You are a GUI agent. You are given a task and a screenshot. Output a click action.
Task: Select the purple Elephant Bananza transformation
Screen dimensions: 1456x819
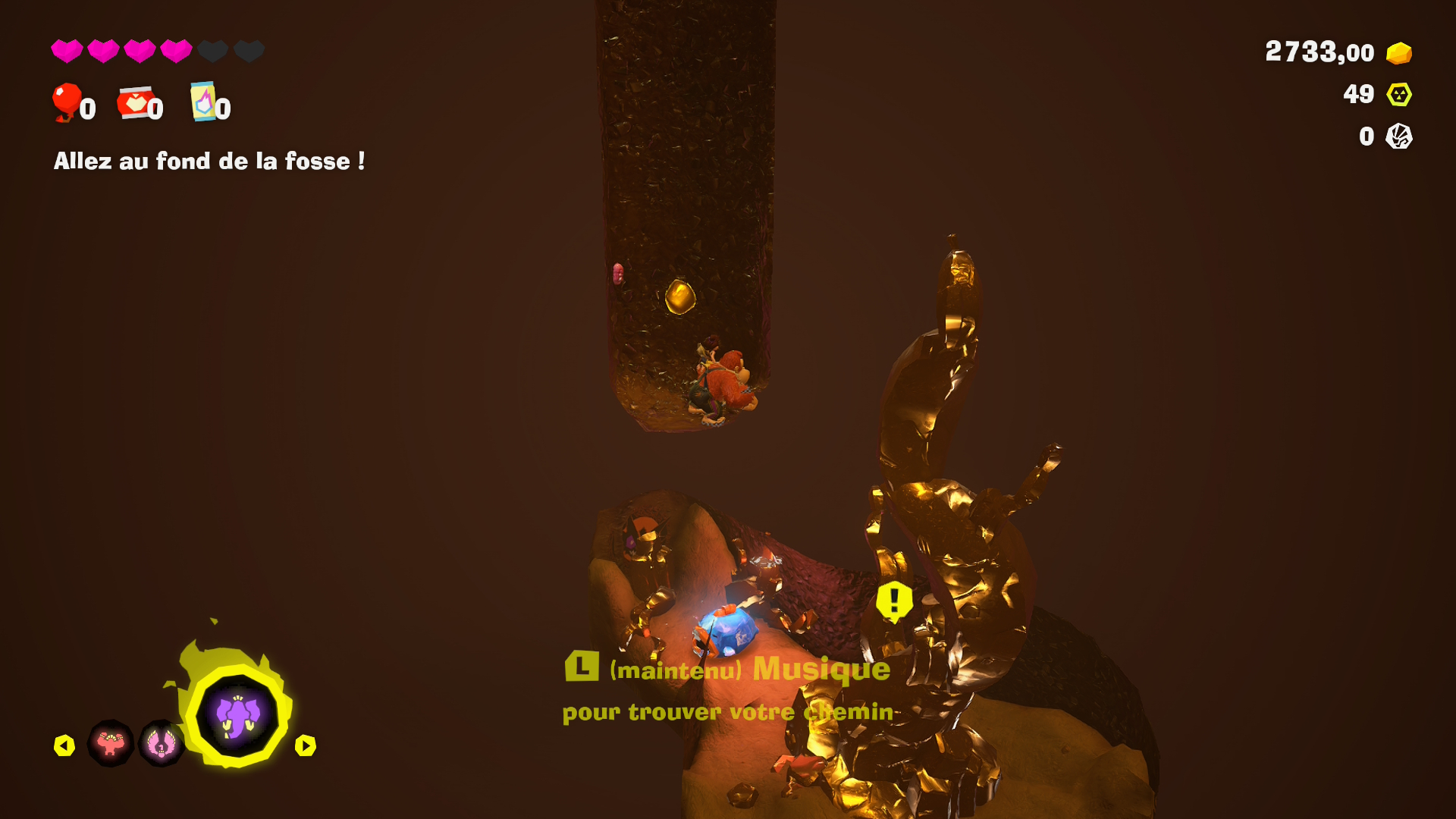(x=237, y=717)
